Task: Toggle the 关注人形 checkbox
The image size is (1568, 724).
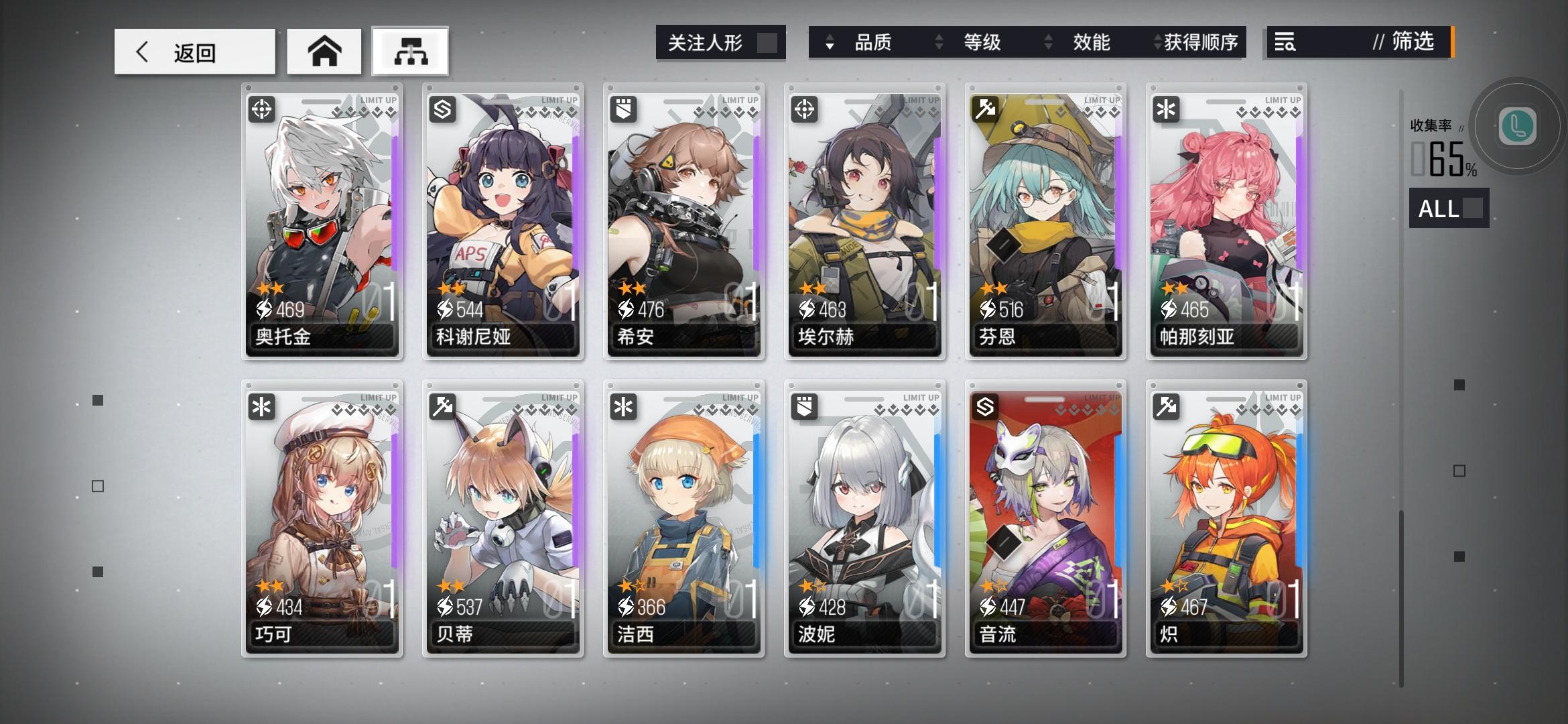Action: point(766,42)
